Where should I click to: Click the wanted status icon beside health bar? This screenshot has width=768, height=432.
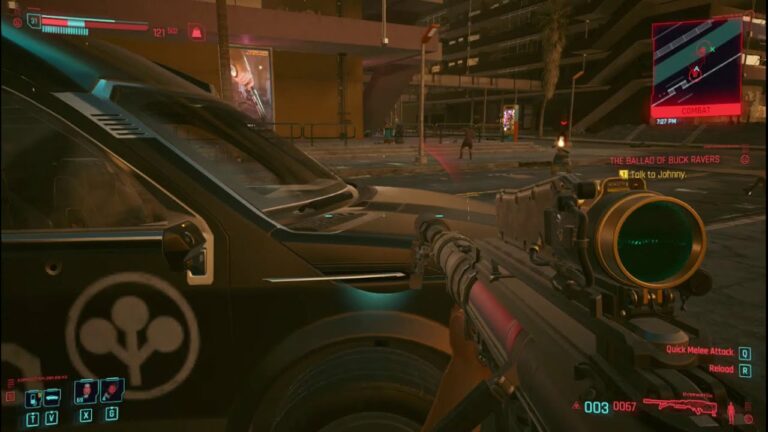tap(197, 32)
